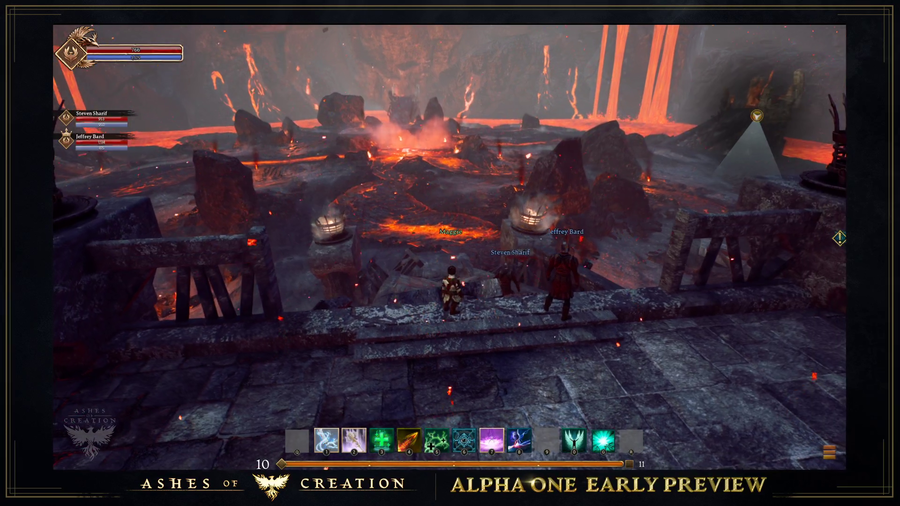Click the green diamond exclamation marker
Image resolution: width=900 pixels, height=506 pixels.
point(839,238)
